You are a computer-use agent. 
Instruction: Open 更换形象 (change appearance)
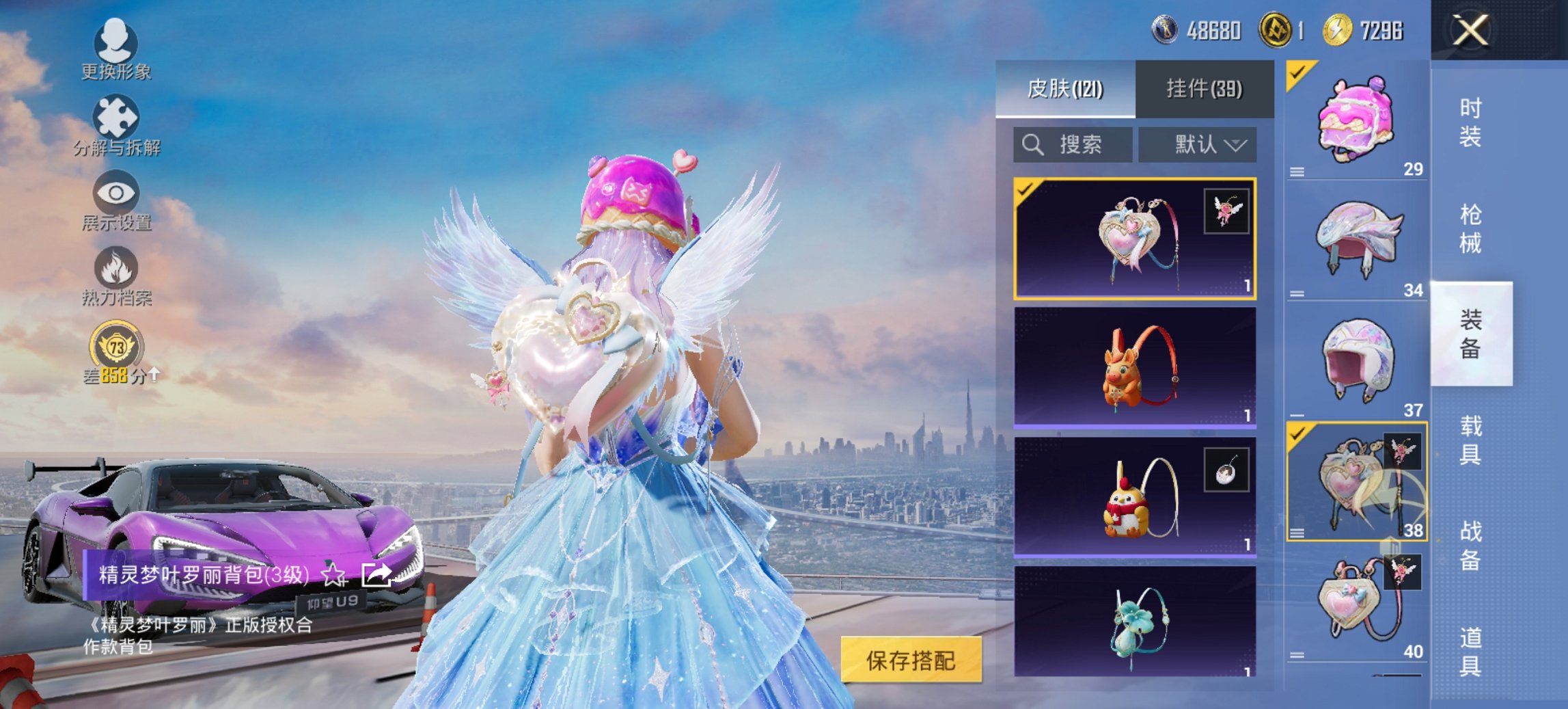point(115,49)
